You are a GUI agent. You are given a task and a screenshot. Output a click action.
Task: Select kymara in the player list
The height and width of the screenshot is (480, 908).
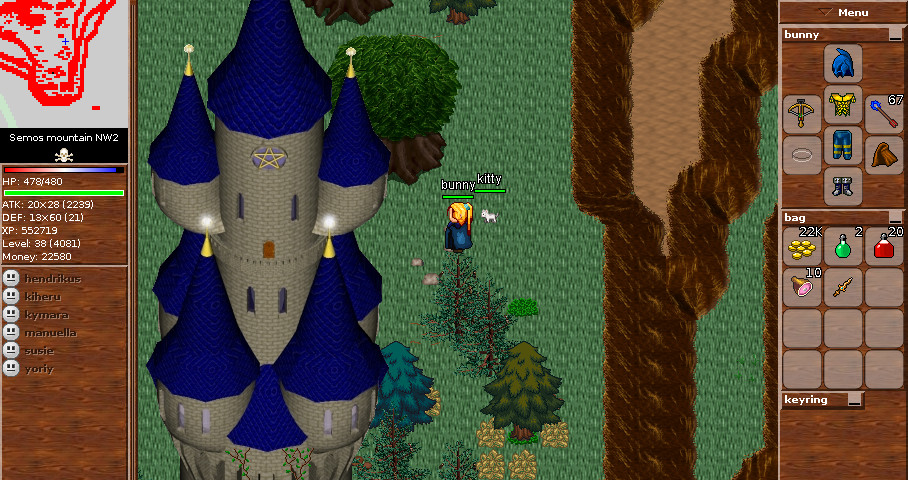tap(46, 314)
